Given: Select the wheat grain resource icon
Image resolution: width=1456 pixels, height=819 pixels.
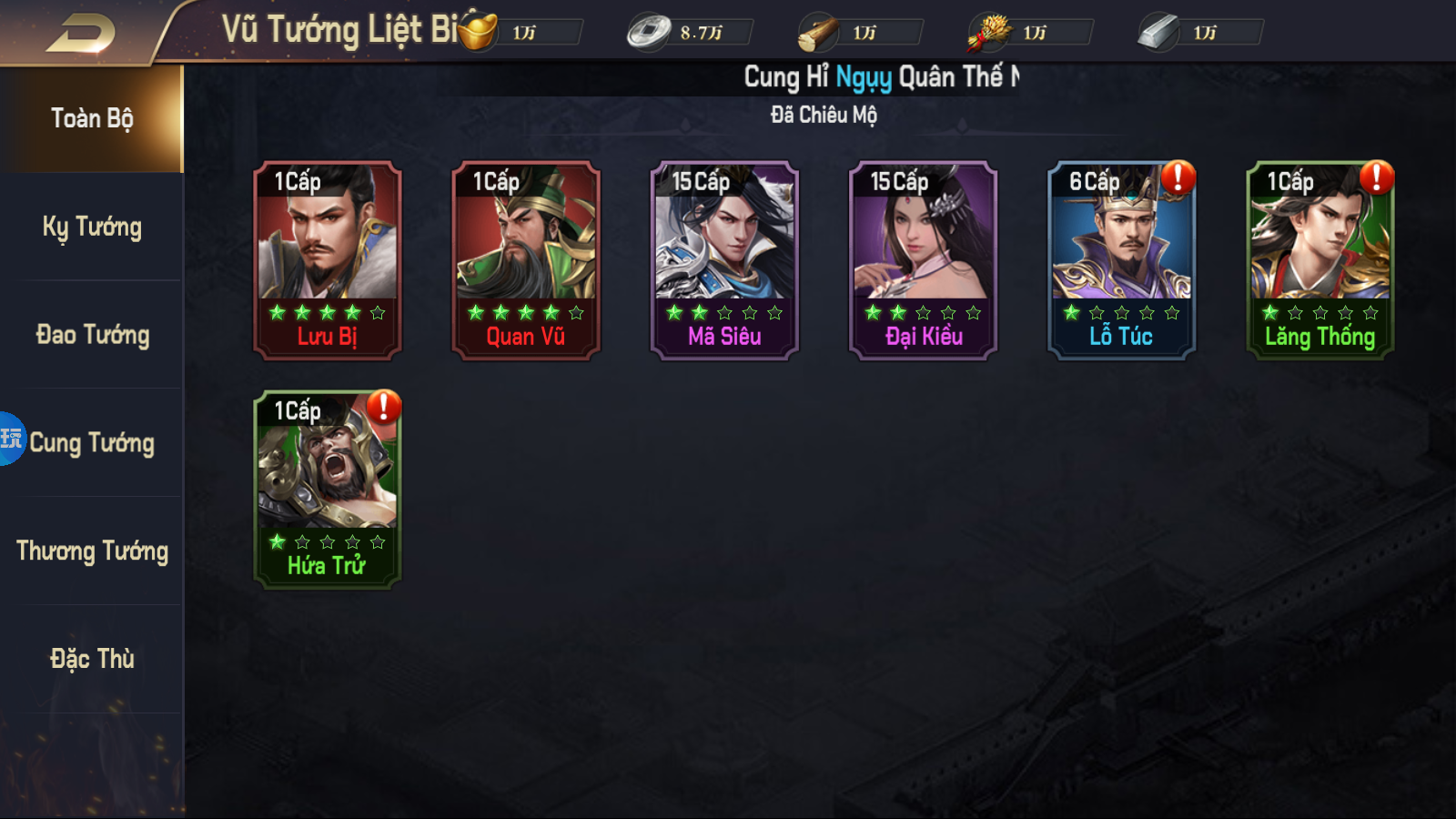Looking at the screenshot, I should coord(989,33).
